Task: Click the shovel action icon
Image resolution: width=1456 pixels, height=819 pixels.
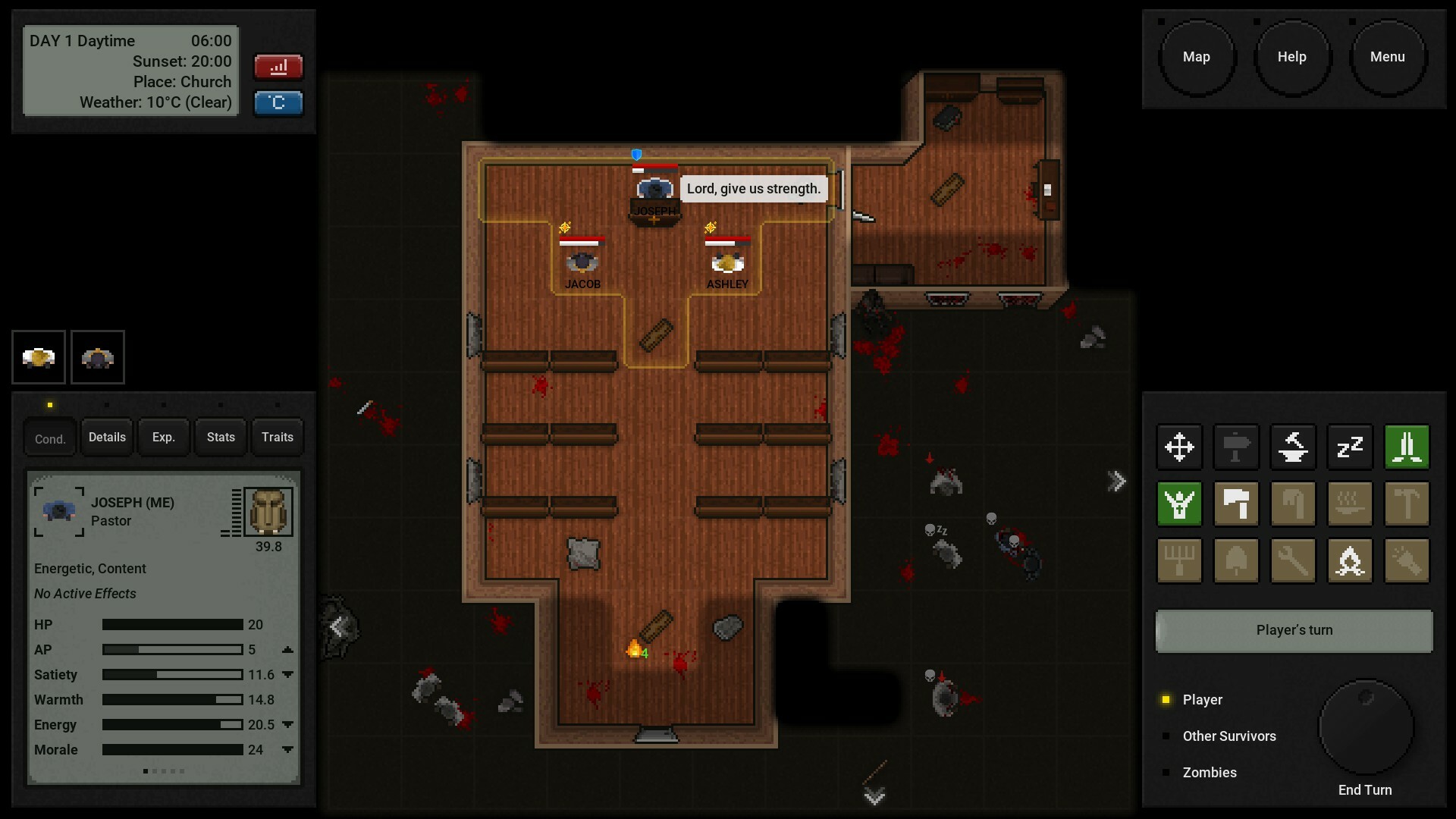Action: (x=1236, y=561)
